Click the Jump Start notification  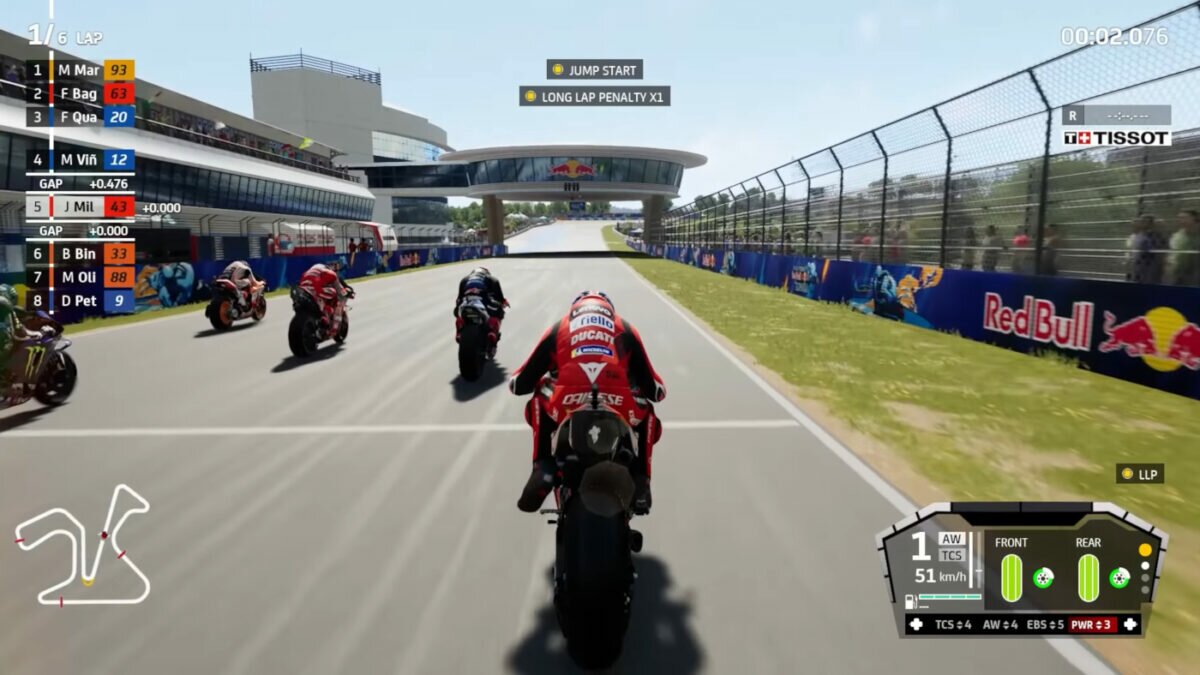pyautogui.click(x=595, y=70)
